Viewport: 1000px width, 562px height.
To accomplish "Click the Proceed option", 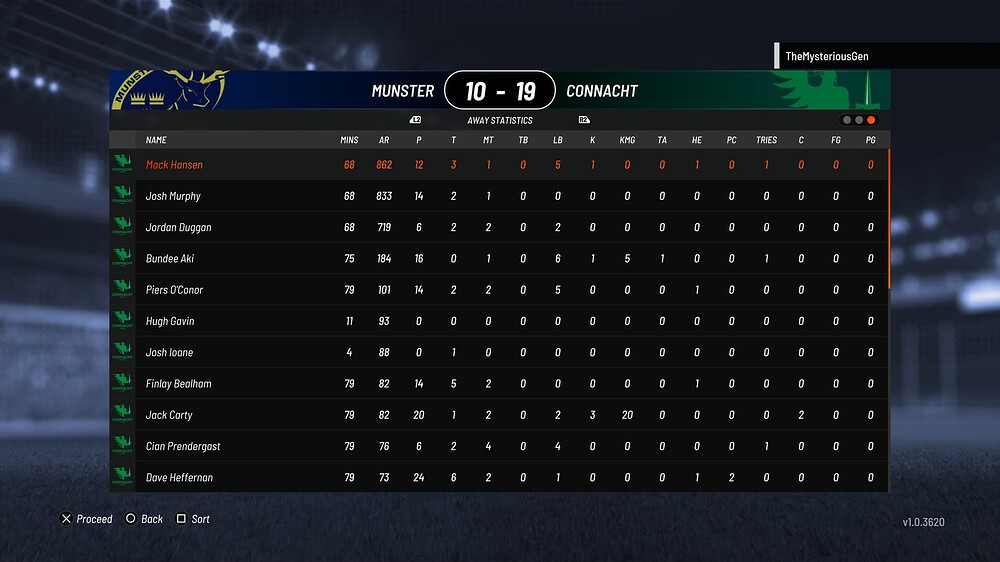I will click(87, 519).
